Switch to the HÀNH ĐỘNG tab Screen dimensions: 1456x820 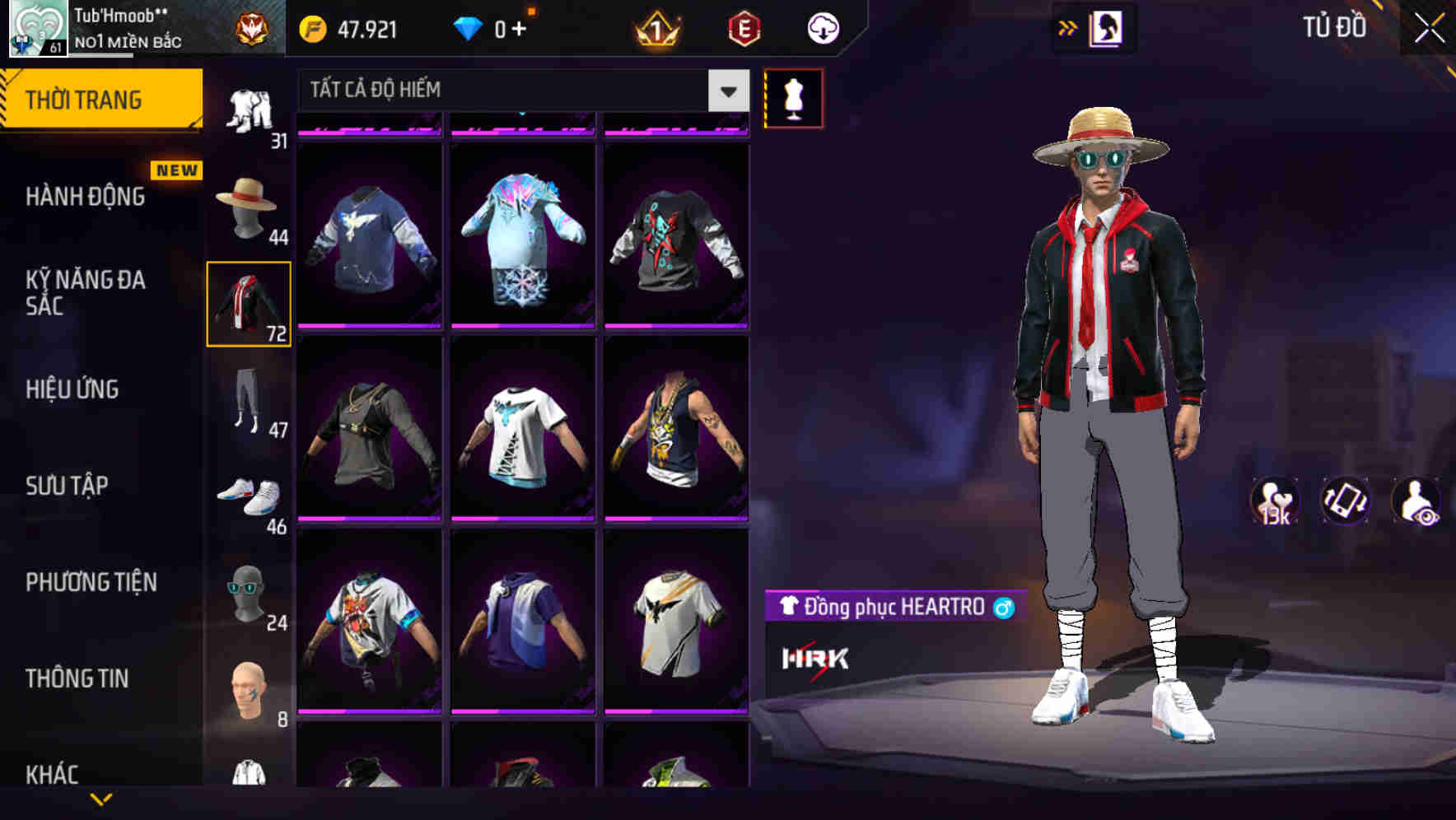(x=86, y=197)
